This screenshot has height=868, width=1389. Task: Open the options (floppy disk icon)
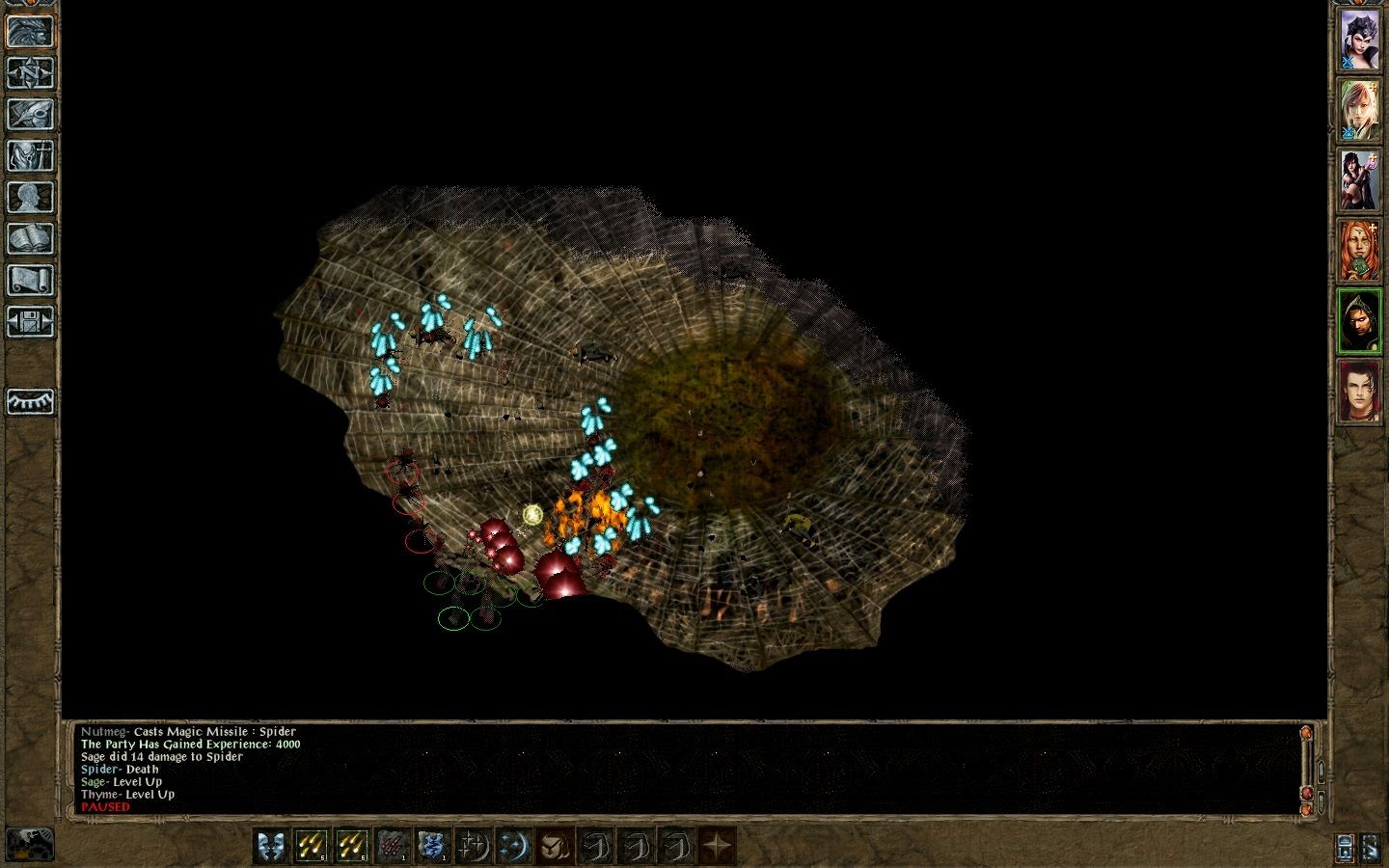tap(30, 321)
